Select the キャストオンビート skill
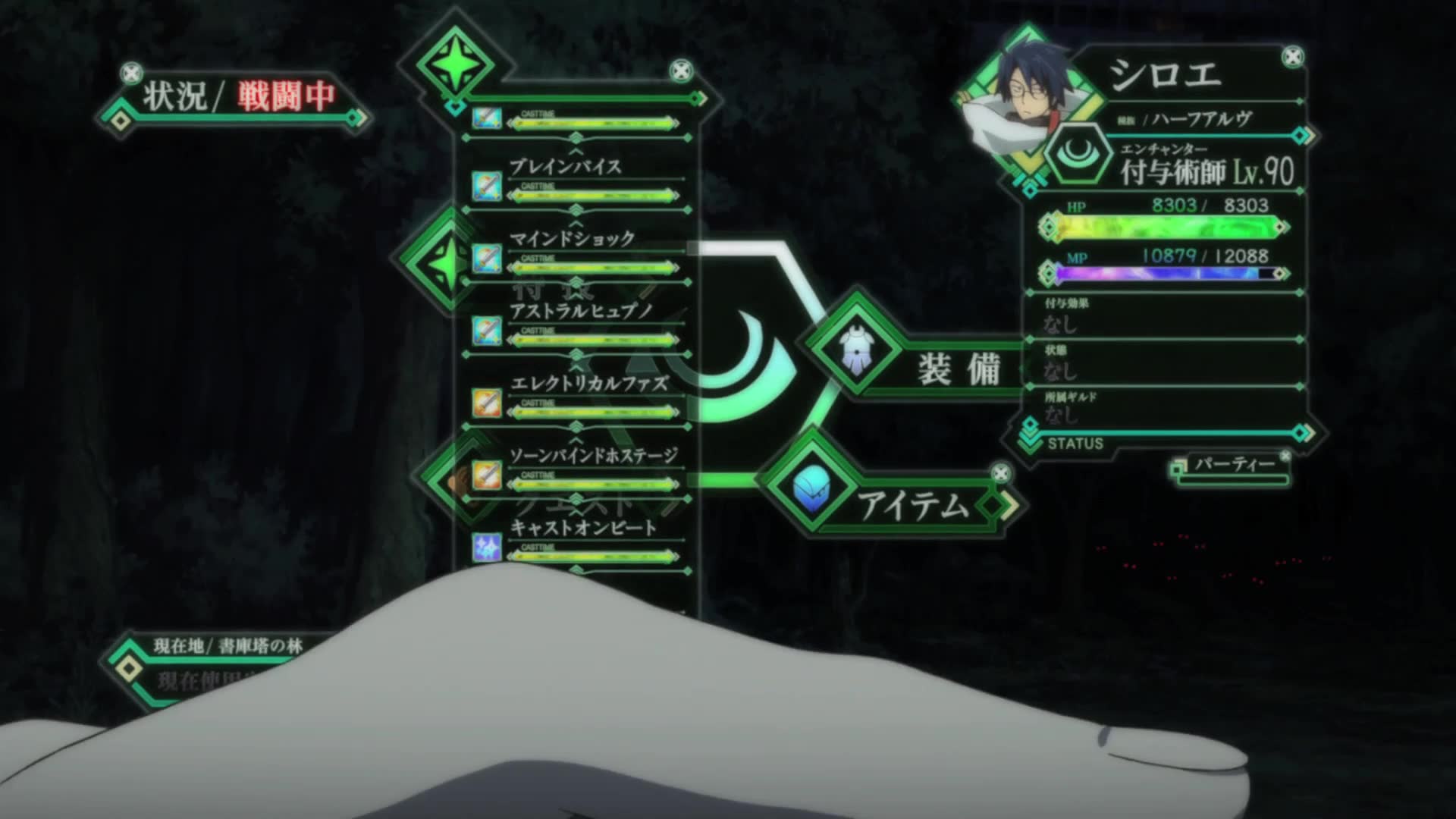Screen dimensions: 1456x819 pyautogui.click(x=582, y=528)
